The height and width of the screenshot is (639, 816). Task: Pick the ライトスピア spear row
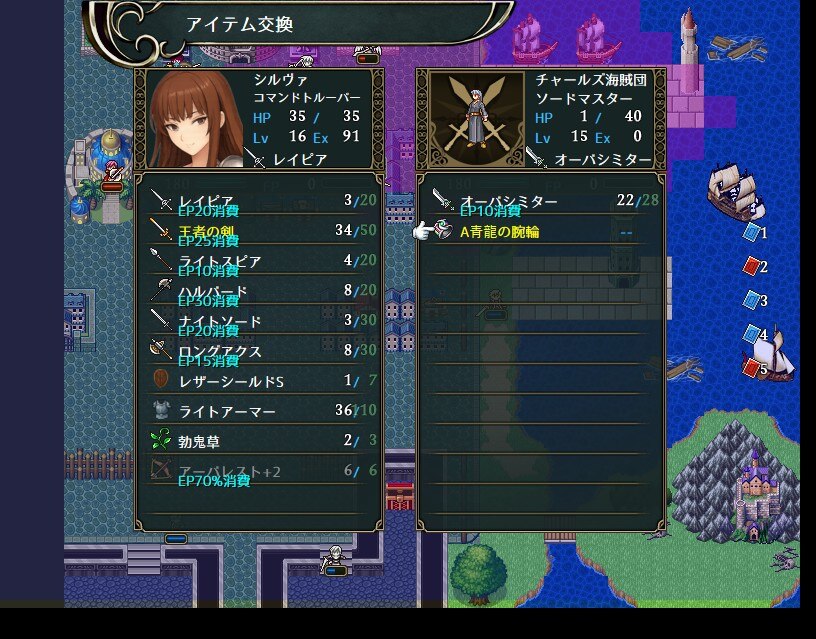(260, 262)
